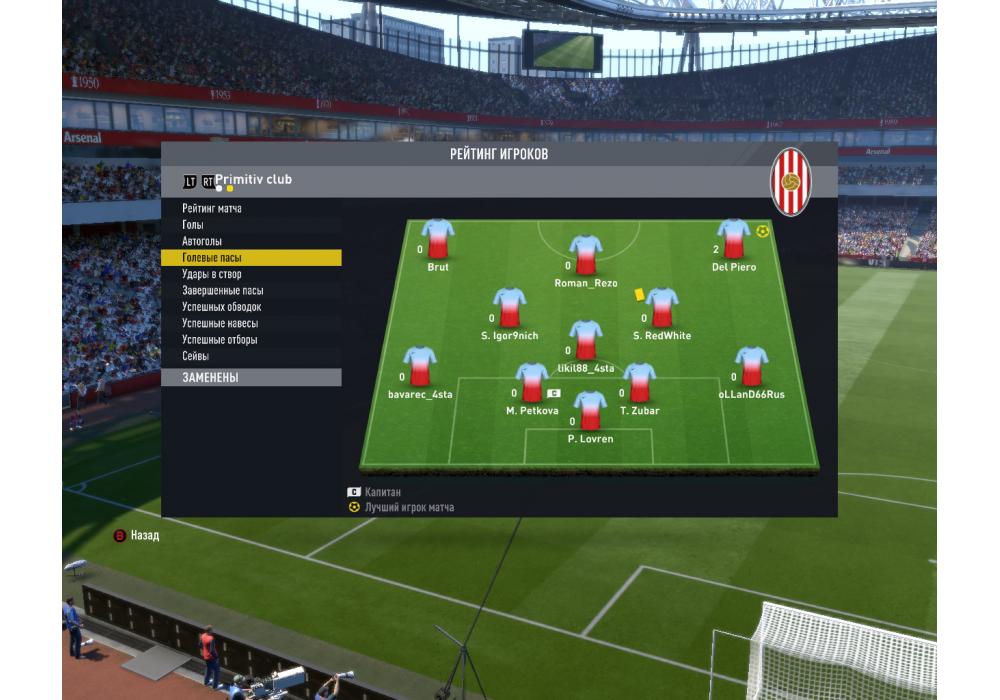Viewport: 1000px width, 700px height.
Task: Open the Сейвы stat entry
Action: 196,357
